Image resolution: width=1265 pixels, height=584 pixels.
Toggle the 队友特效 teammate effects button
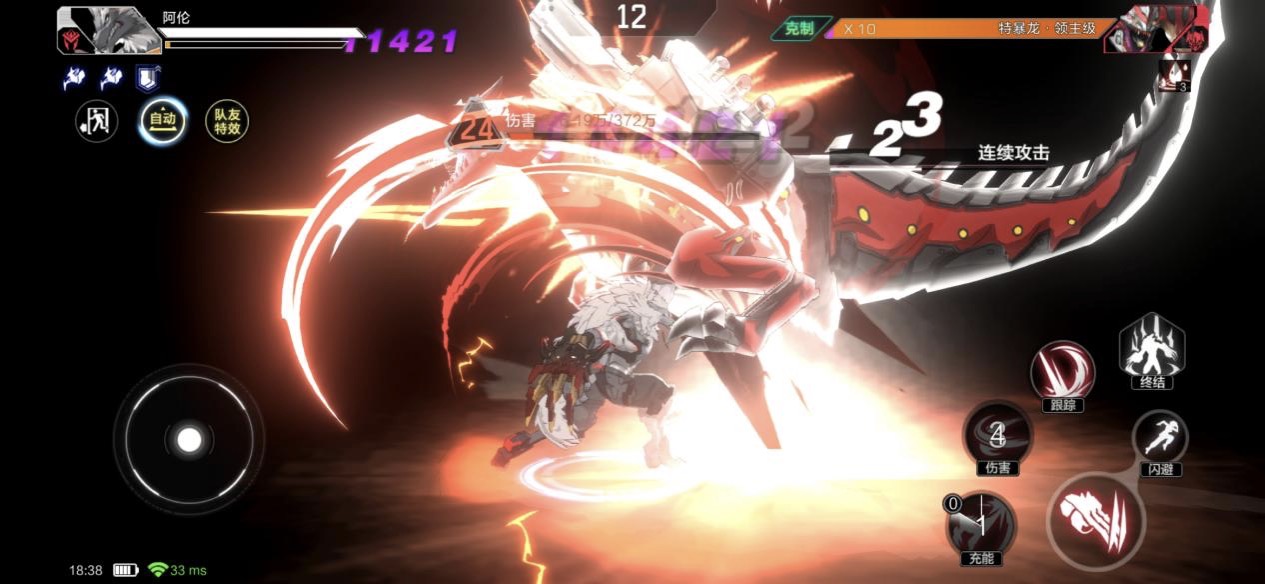pyautogui.click(x=226, y=121)
